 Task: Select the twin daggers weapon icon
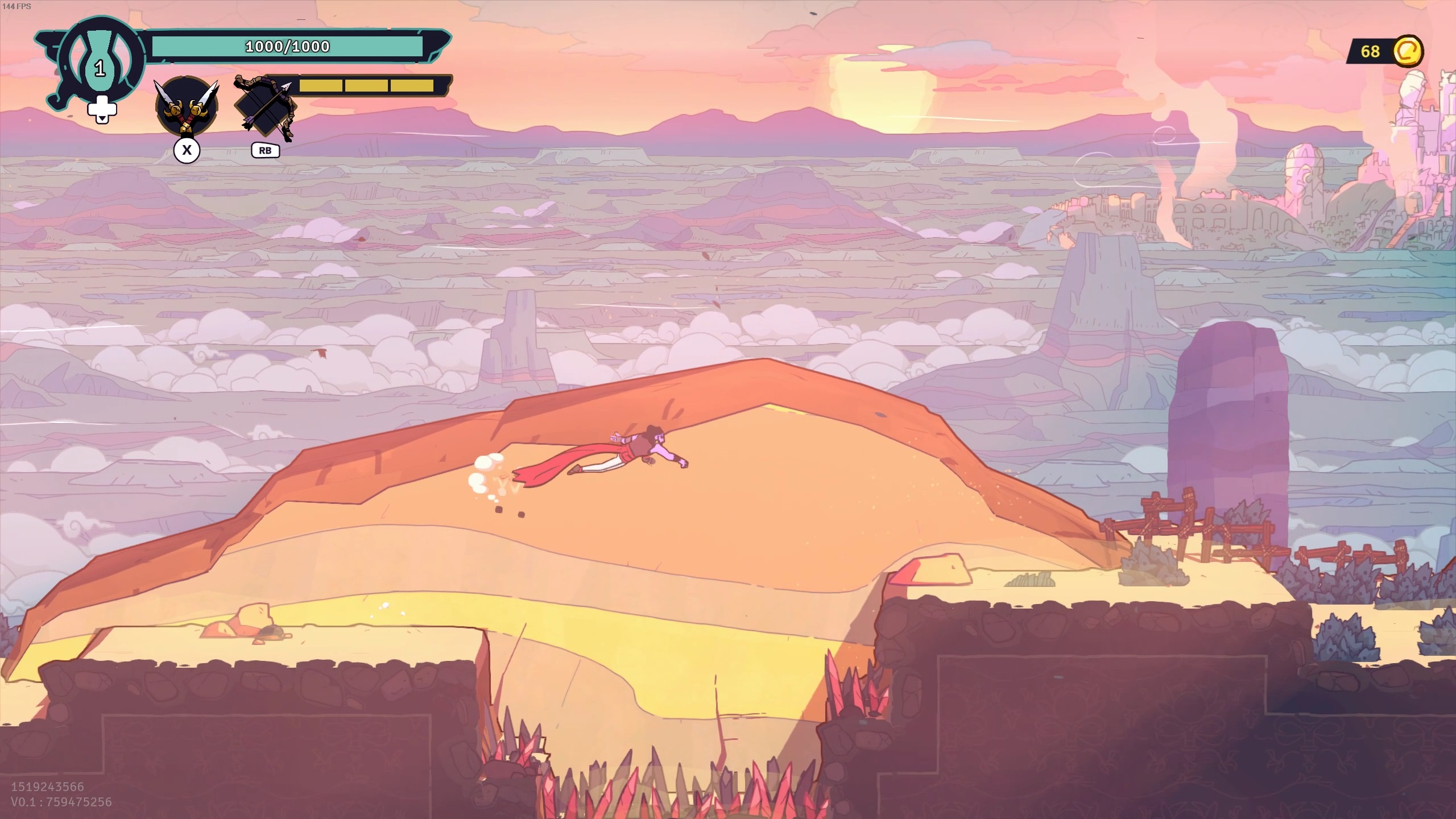(187, 106)
